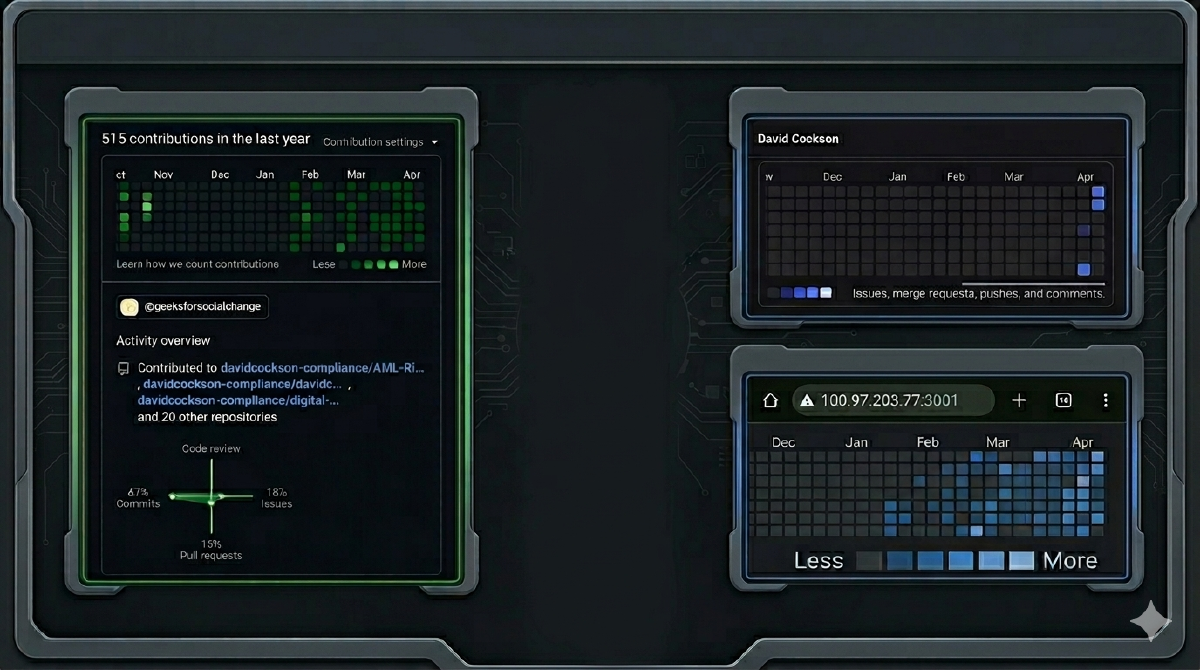Open the davidcockson-compliance/digital repository link
Image resolution: width=1200 pixels, height=670 pixels.
tap(238, 400)
